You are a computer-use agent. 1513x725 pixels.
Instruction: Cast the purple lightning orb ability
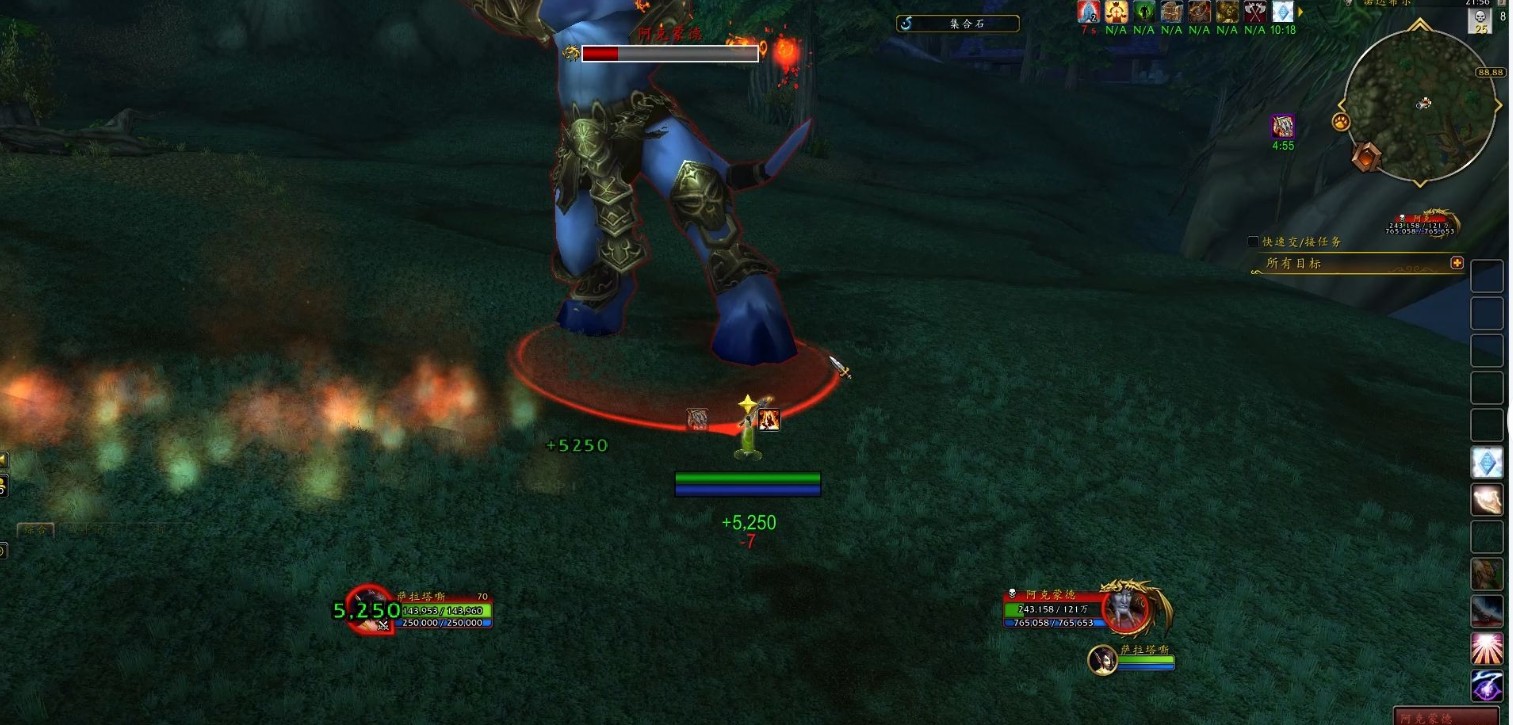pos(1487,686)
